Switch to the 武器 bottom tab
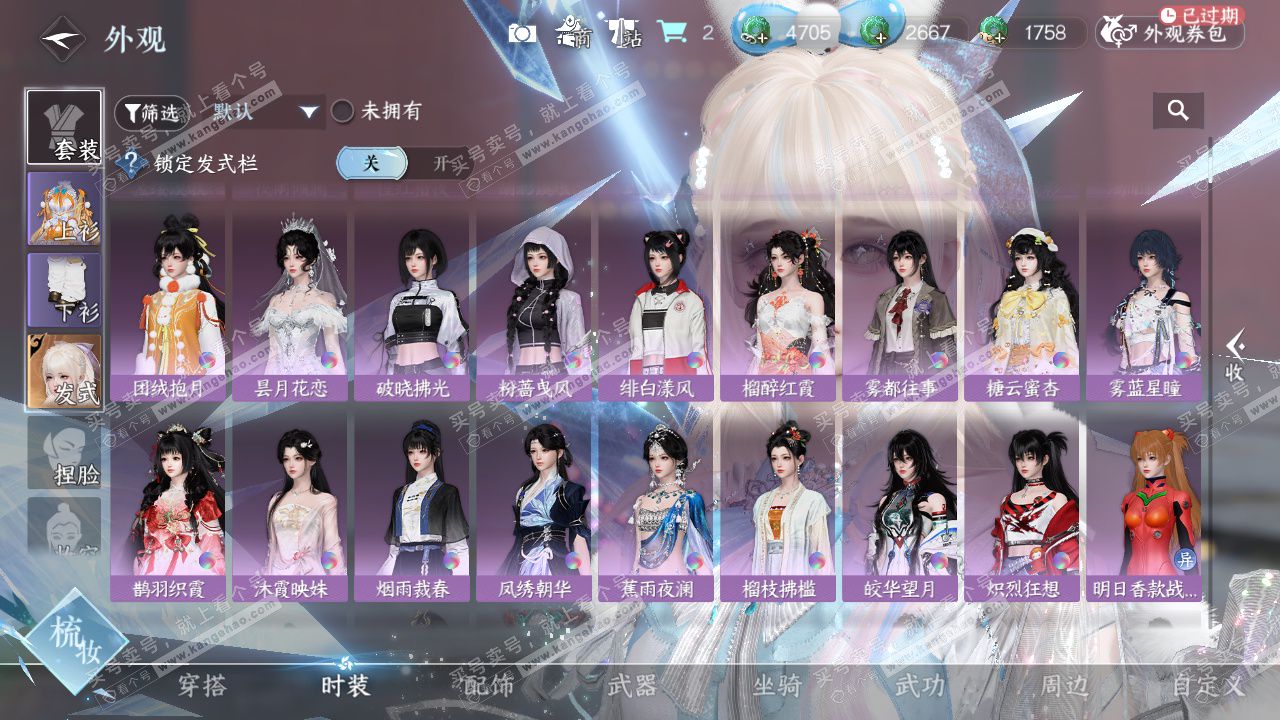 point(632,686)
